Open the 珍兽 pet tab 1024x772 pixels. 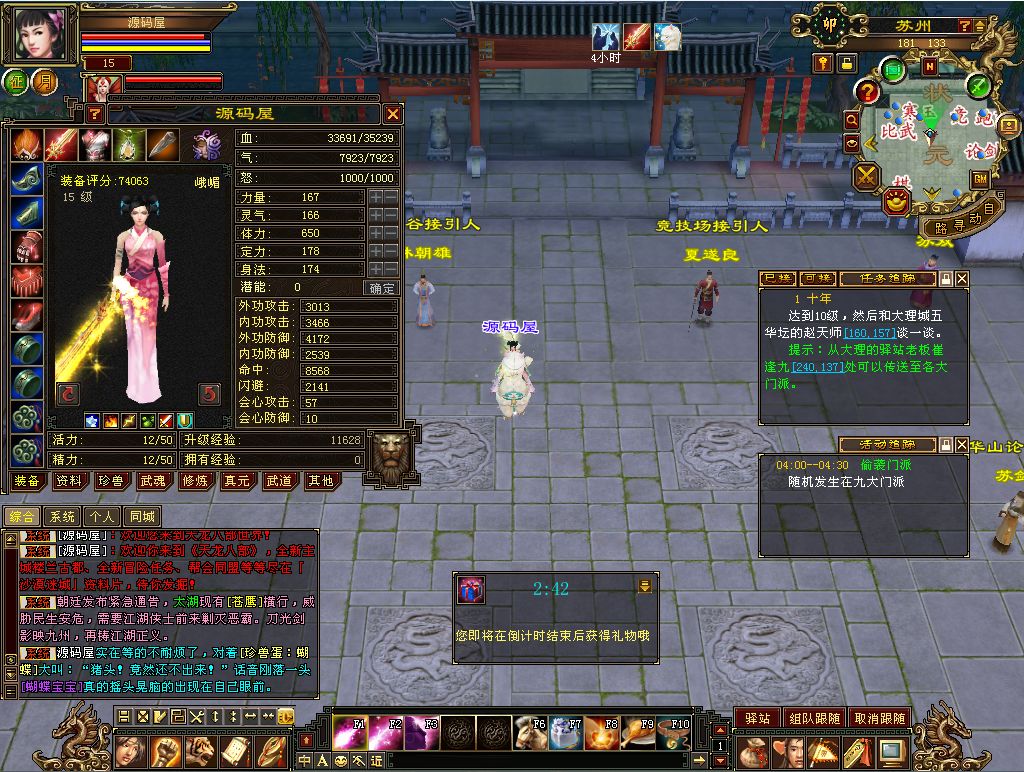[110, 481]
